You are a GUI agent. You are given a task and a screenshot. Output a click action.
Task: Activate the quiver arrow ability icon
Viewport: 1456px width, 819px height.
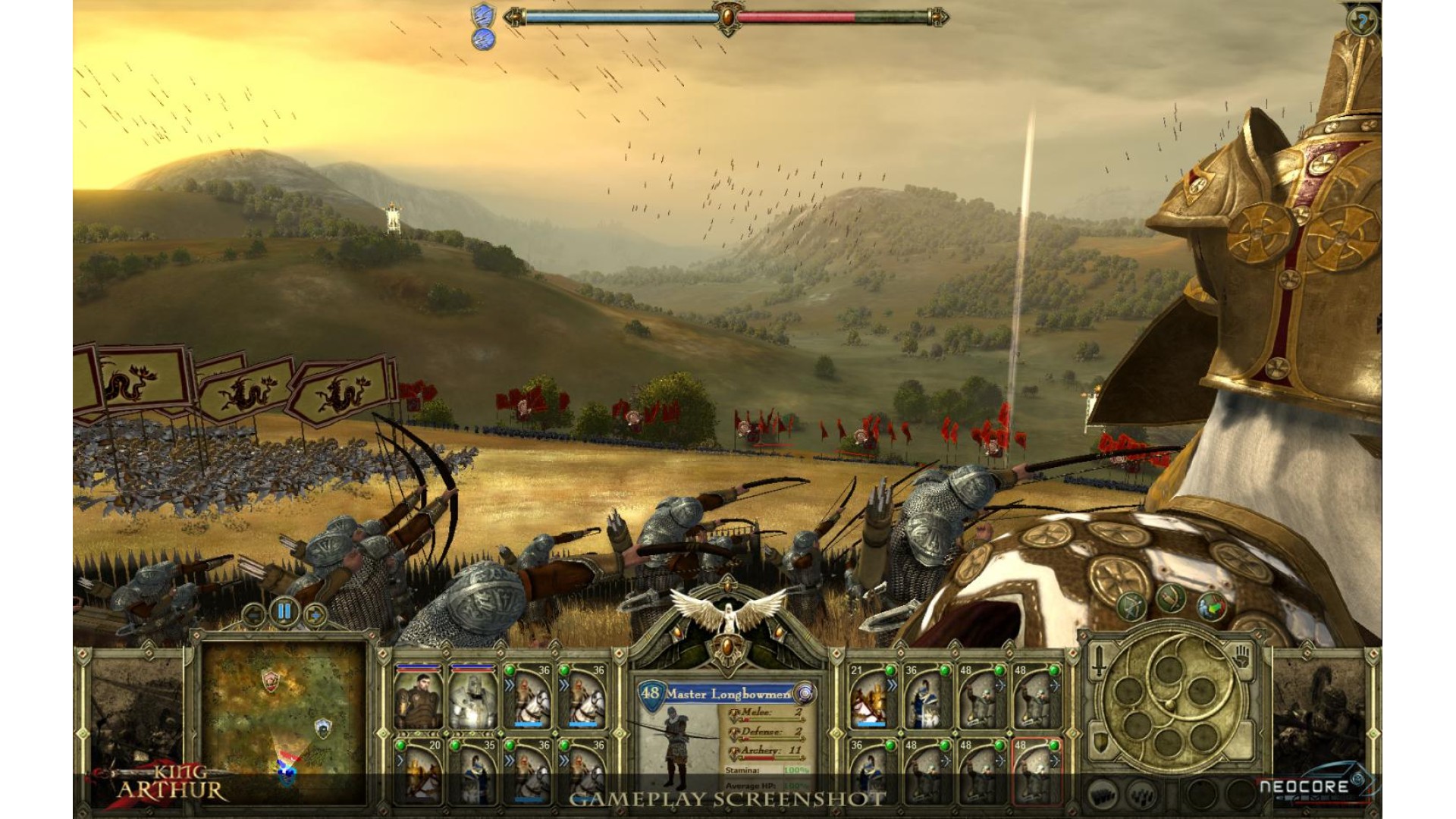pos(1171,599)
